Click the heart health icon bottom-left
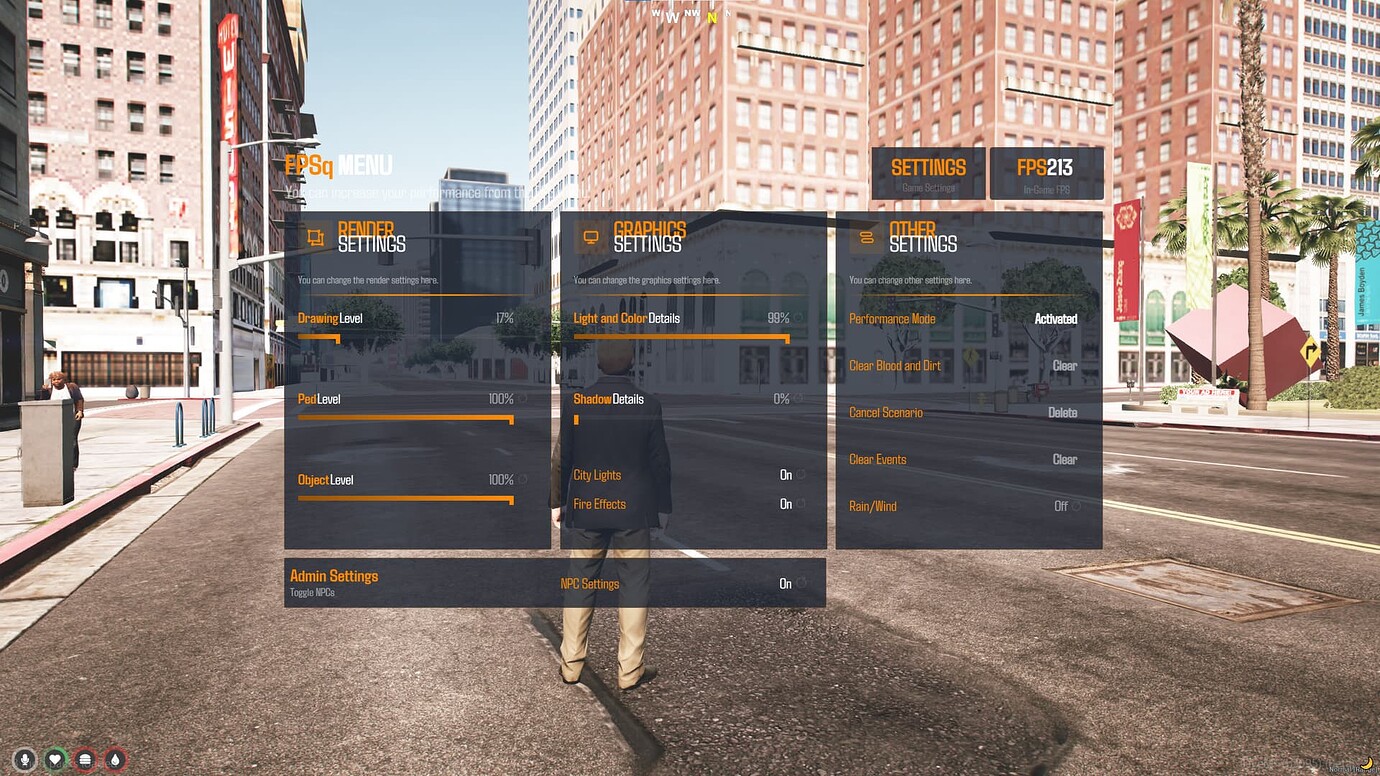Viewport: 1380px width, 776px height. 55,758
